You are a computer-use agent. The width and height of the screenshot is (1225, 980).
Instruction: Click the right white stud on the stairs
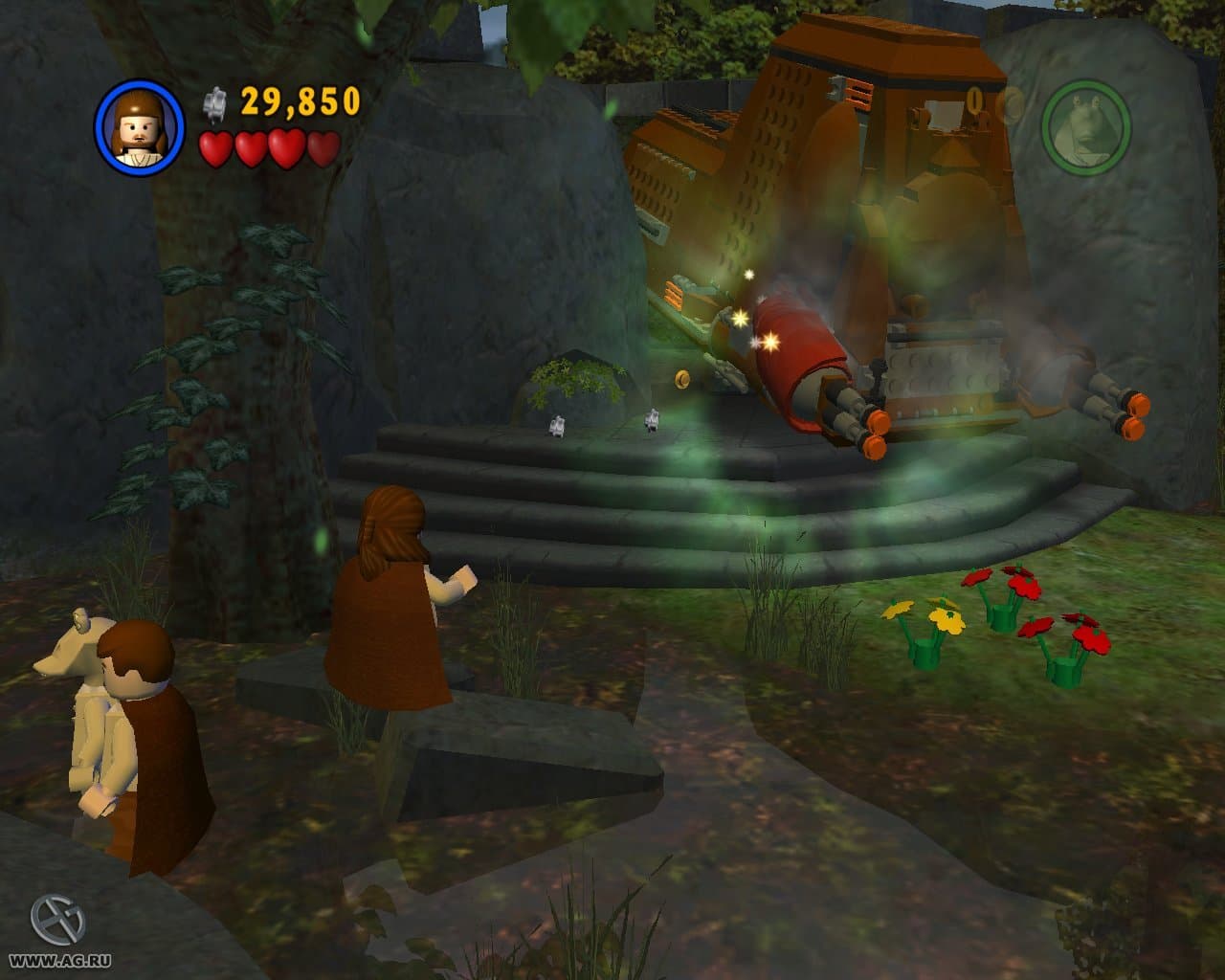point(650,421)
